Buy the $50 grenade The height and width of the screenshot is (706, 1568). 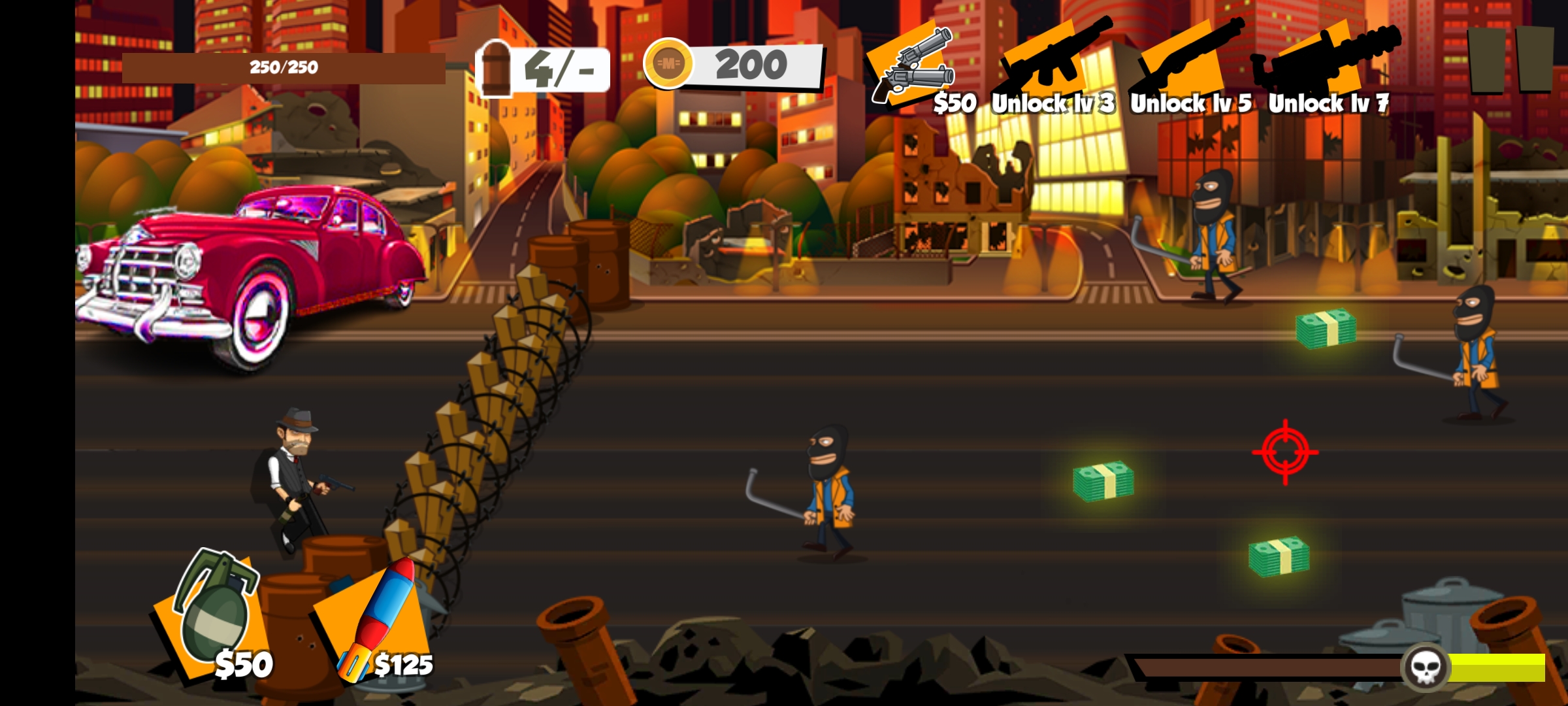(214, 614)
